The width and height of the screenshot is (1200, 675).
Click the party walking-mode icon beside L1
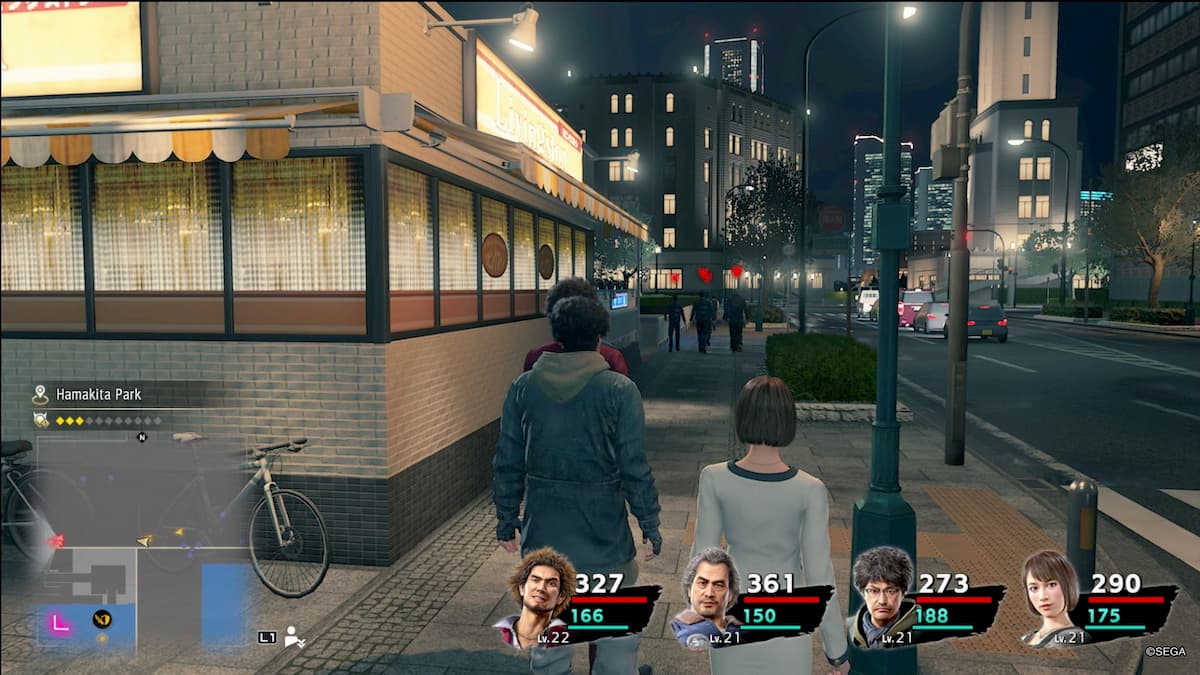pos(295,636)
